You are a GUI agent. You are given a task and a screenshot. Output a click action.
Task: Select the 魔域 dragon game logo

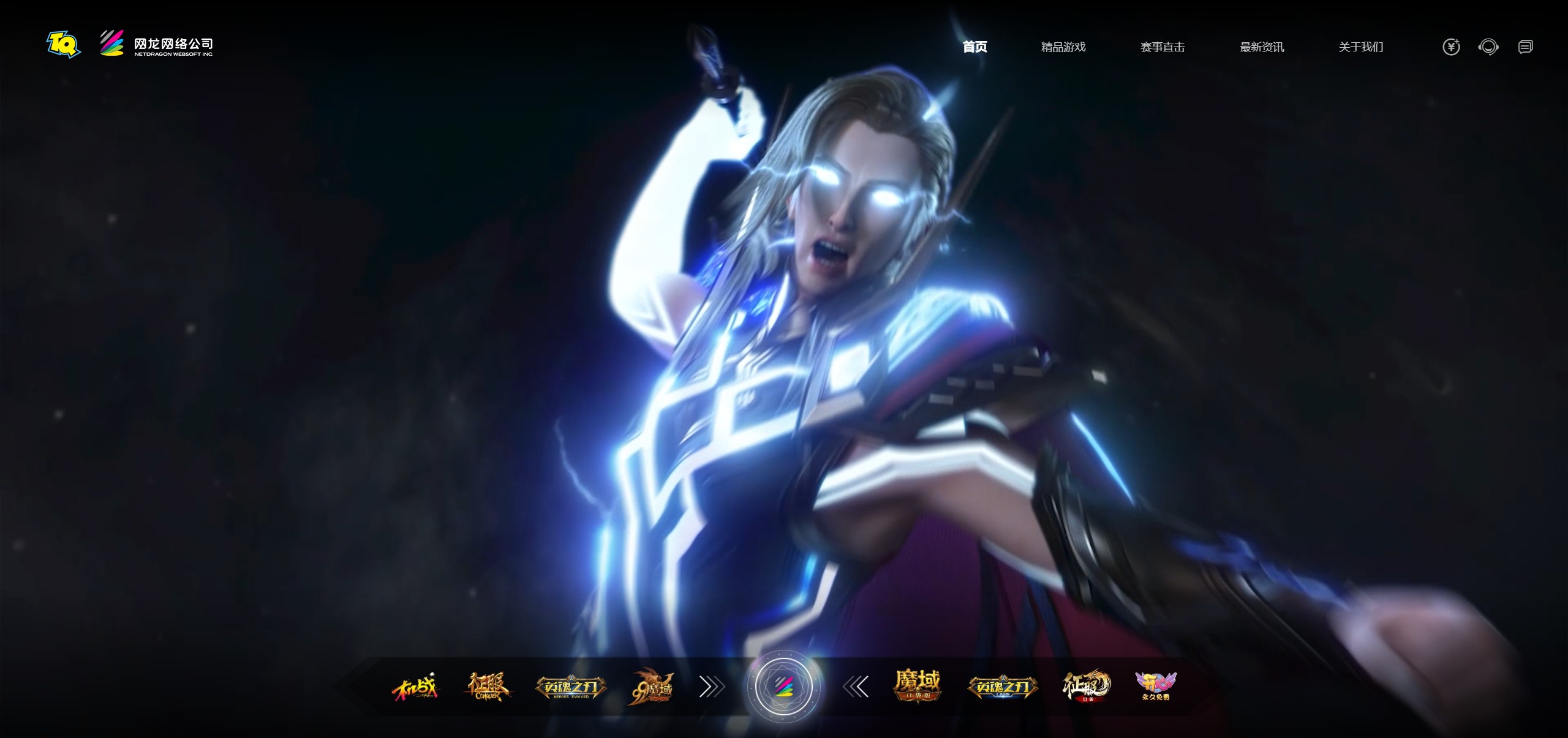coord(653,687)
